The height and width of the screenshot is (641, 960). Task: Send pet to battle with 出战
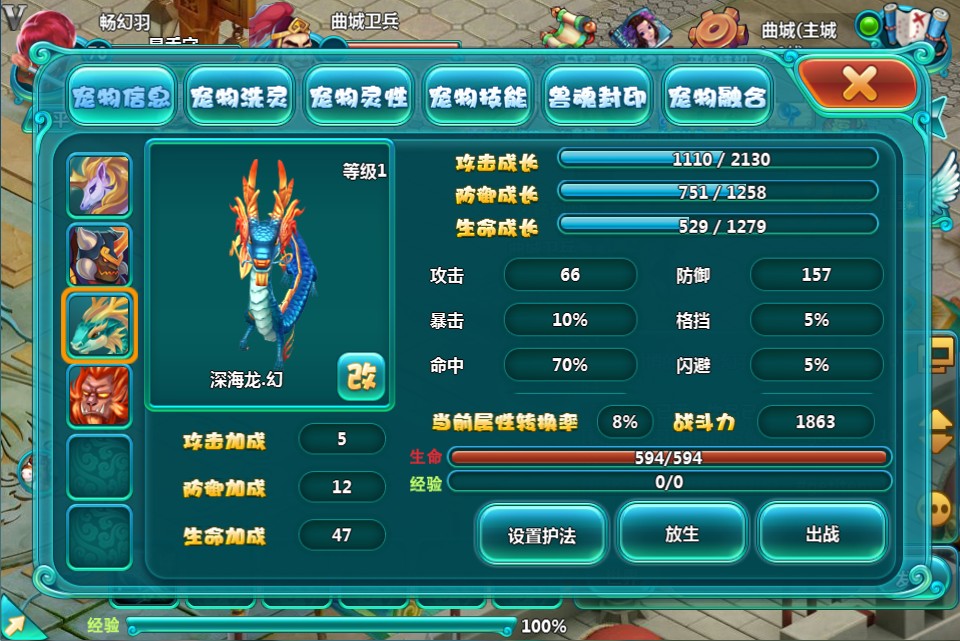tap(821, 535)
